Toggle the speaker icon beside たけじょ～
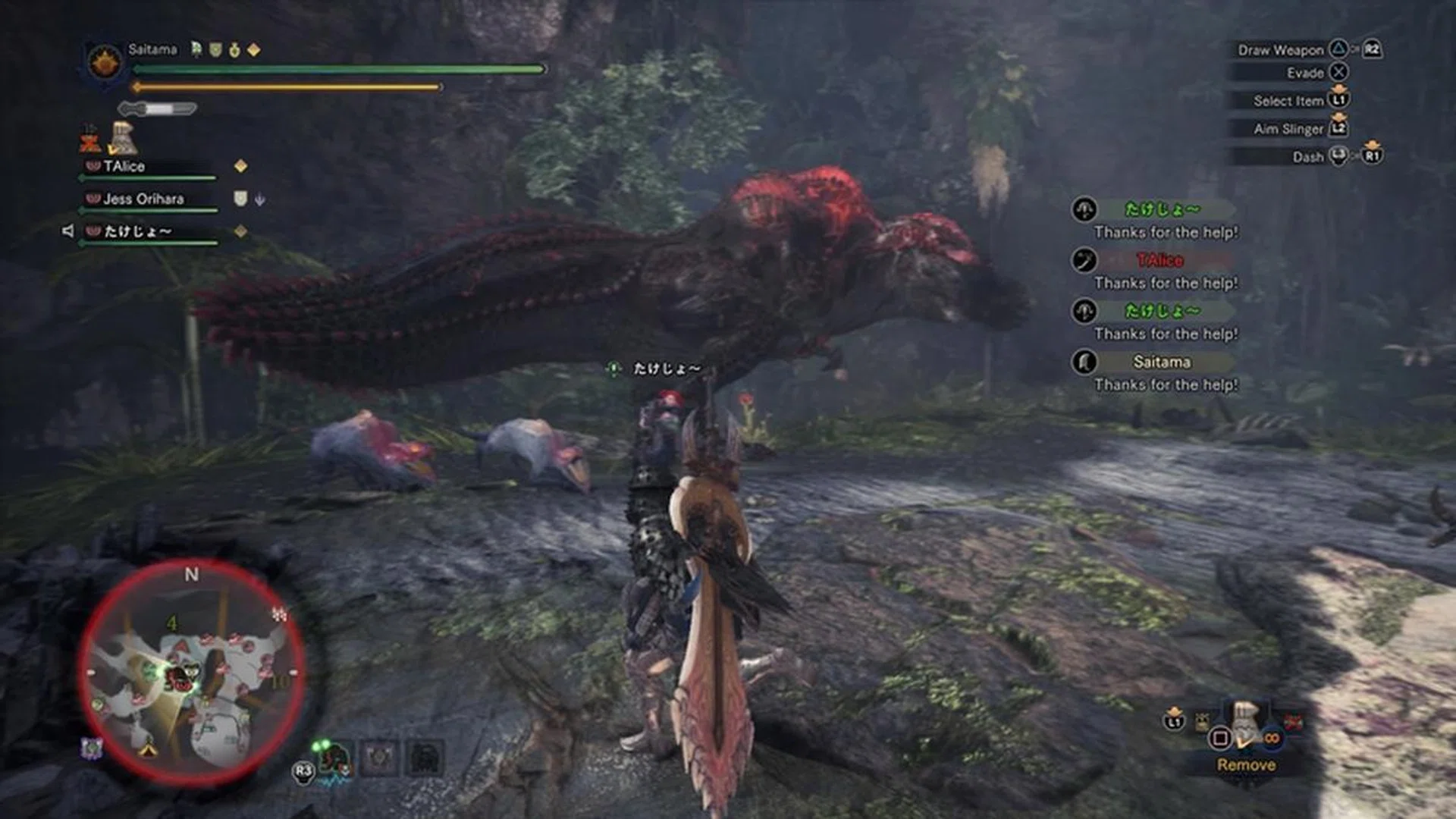 (67, 231)
